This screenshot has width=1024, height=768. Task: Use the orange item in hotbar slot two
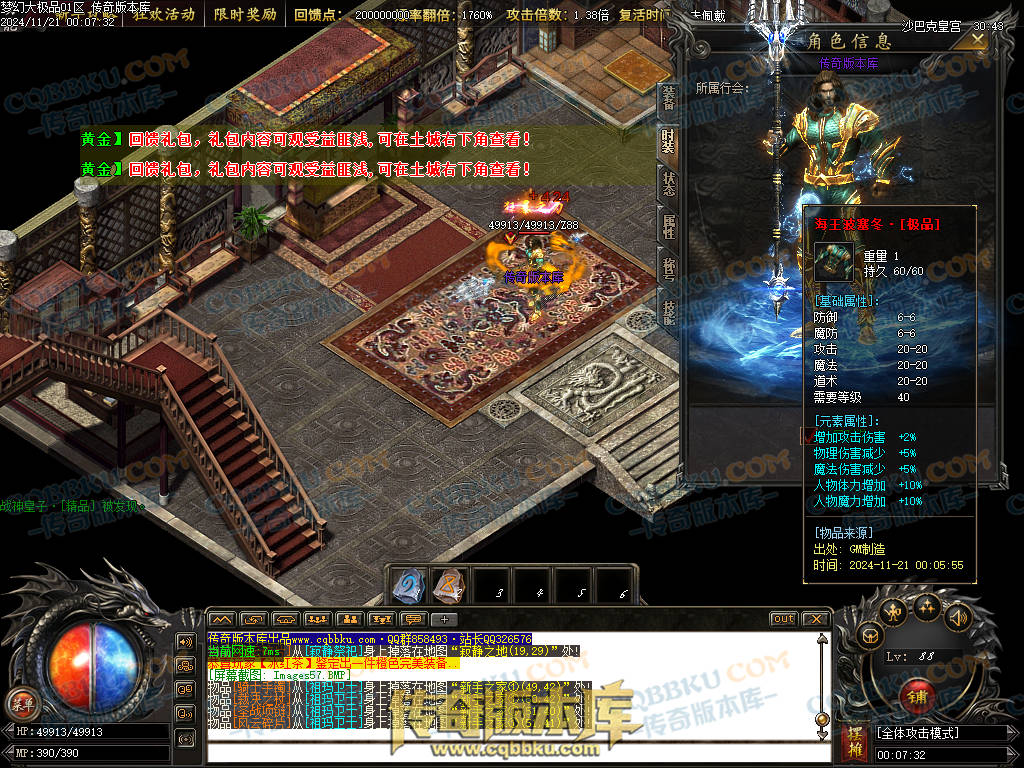(x=449, y=586)
